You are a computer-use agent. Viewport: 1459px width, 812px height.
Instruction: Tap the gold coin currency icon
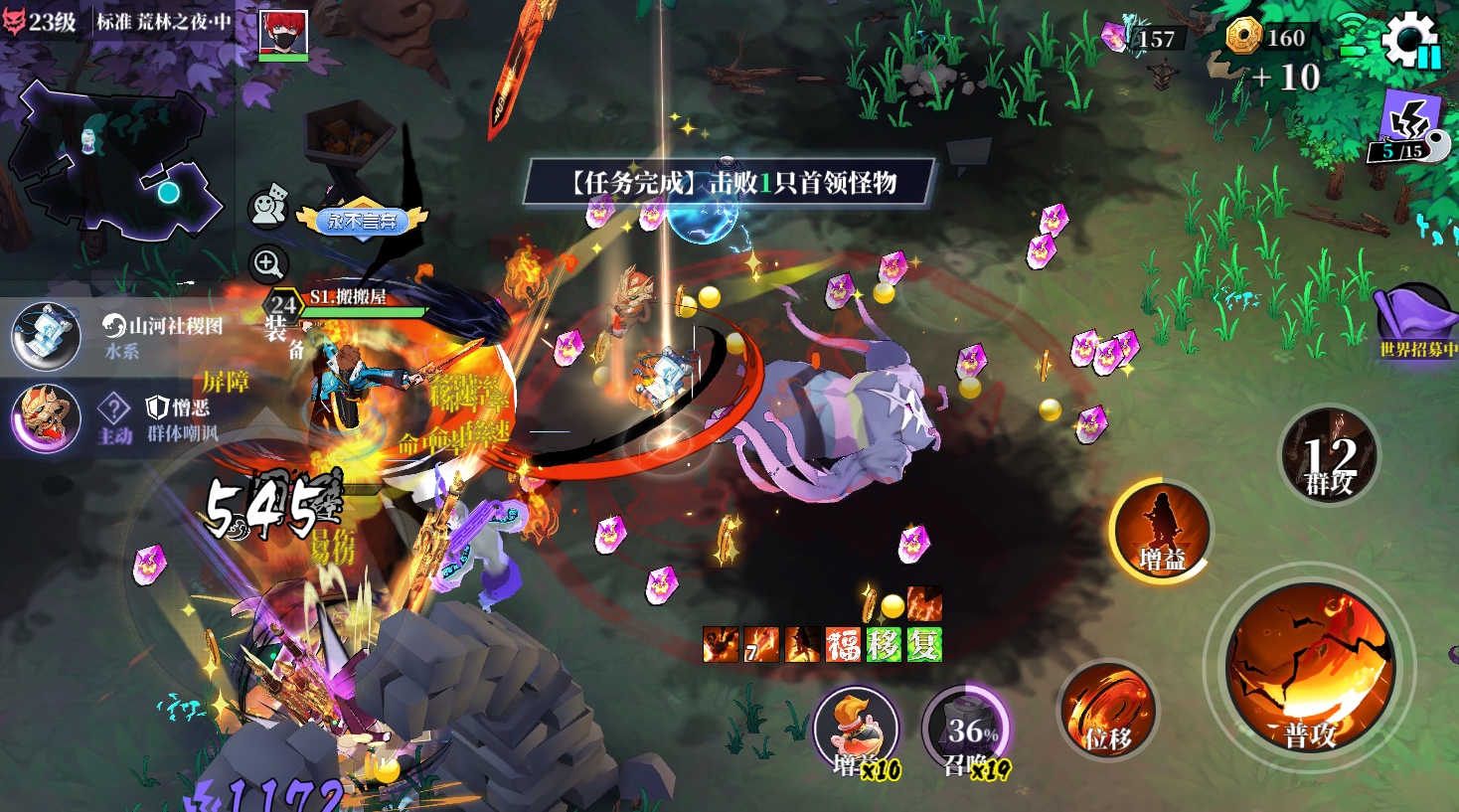pyautogui.click(x=1243, y=37)
